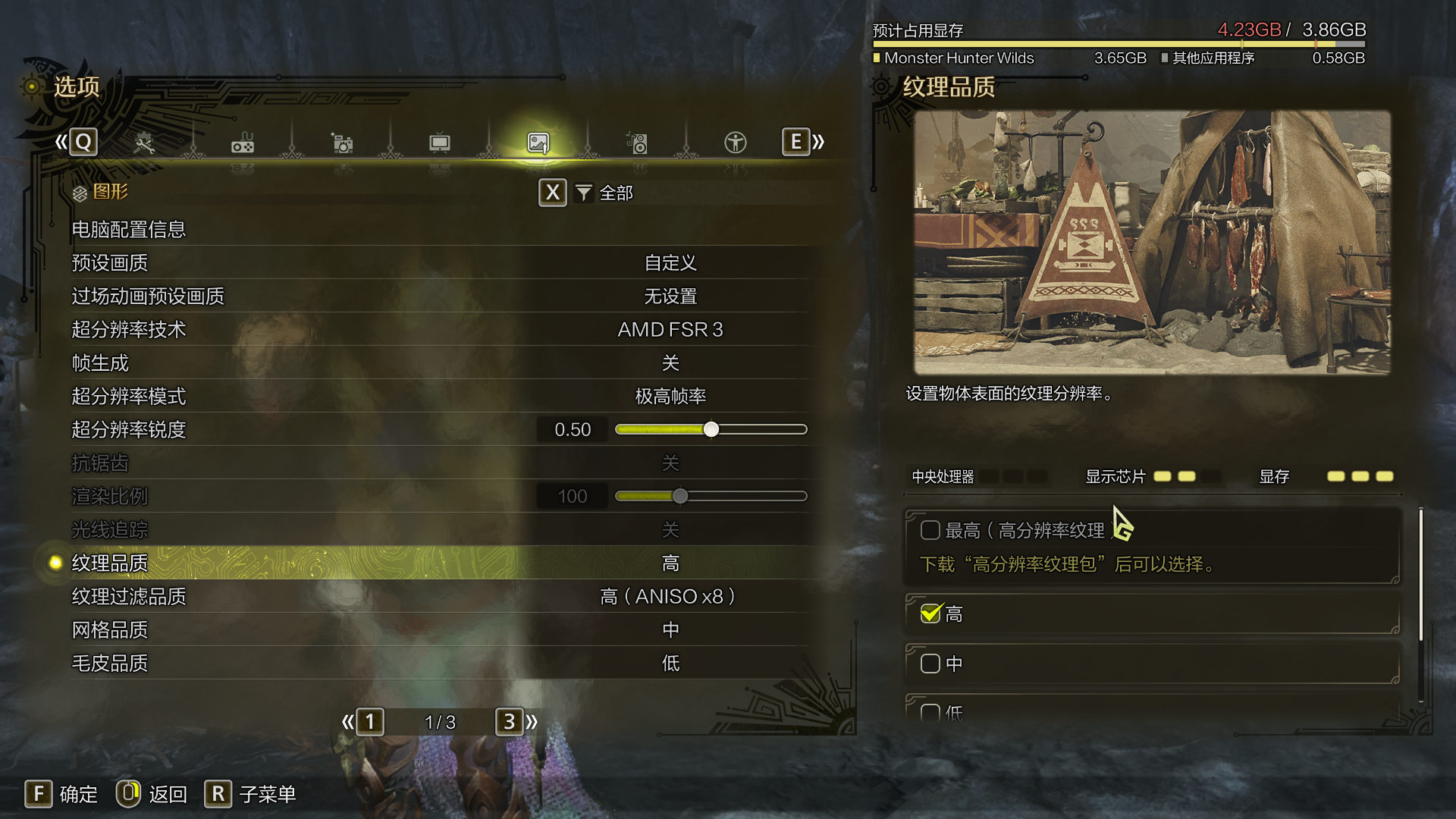Select the 毛皮品质 setting row

pyautogui.click(x=440, y=663)
